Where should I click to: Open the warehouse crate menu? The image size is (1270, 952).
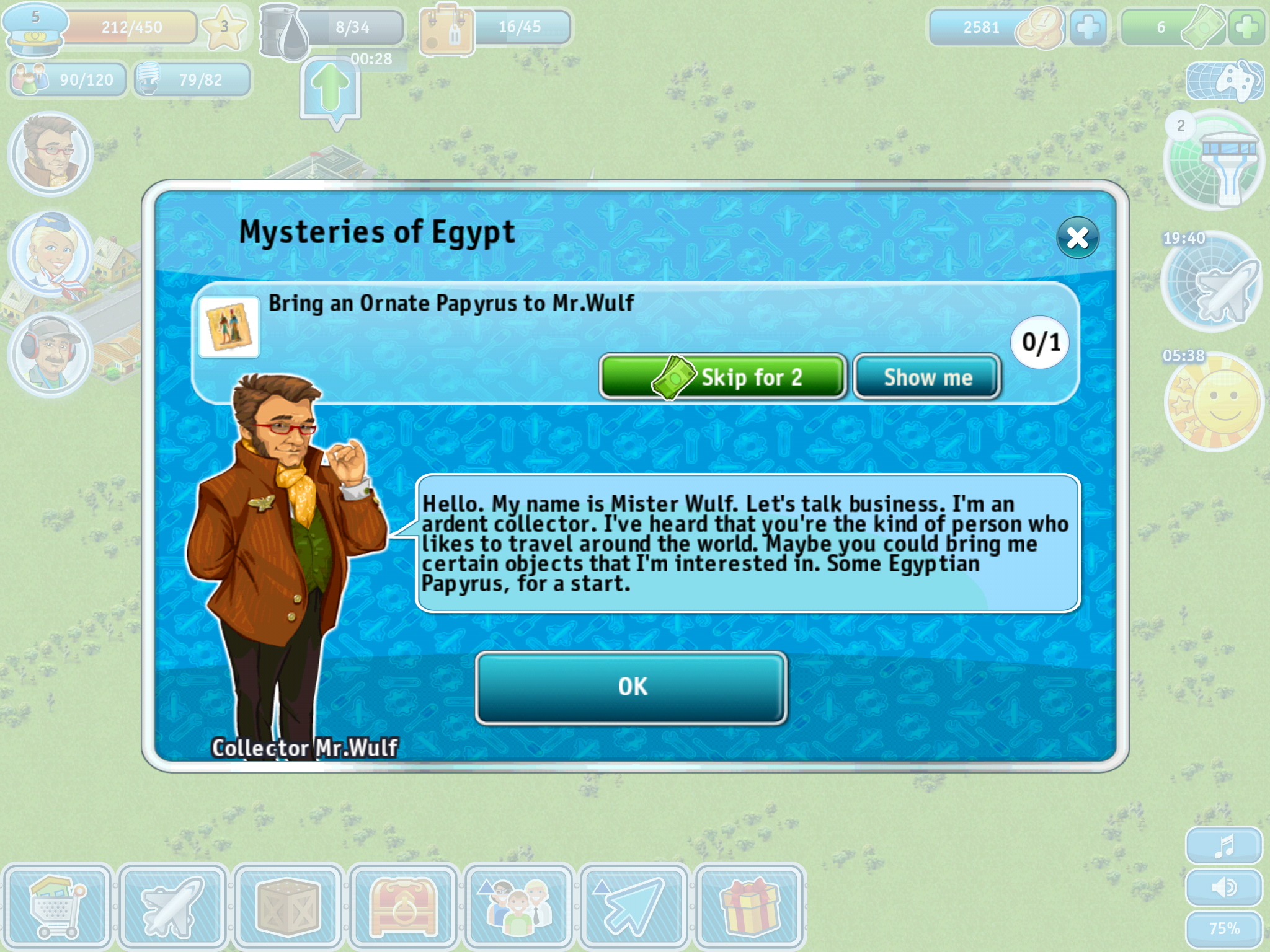point(288,907)
